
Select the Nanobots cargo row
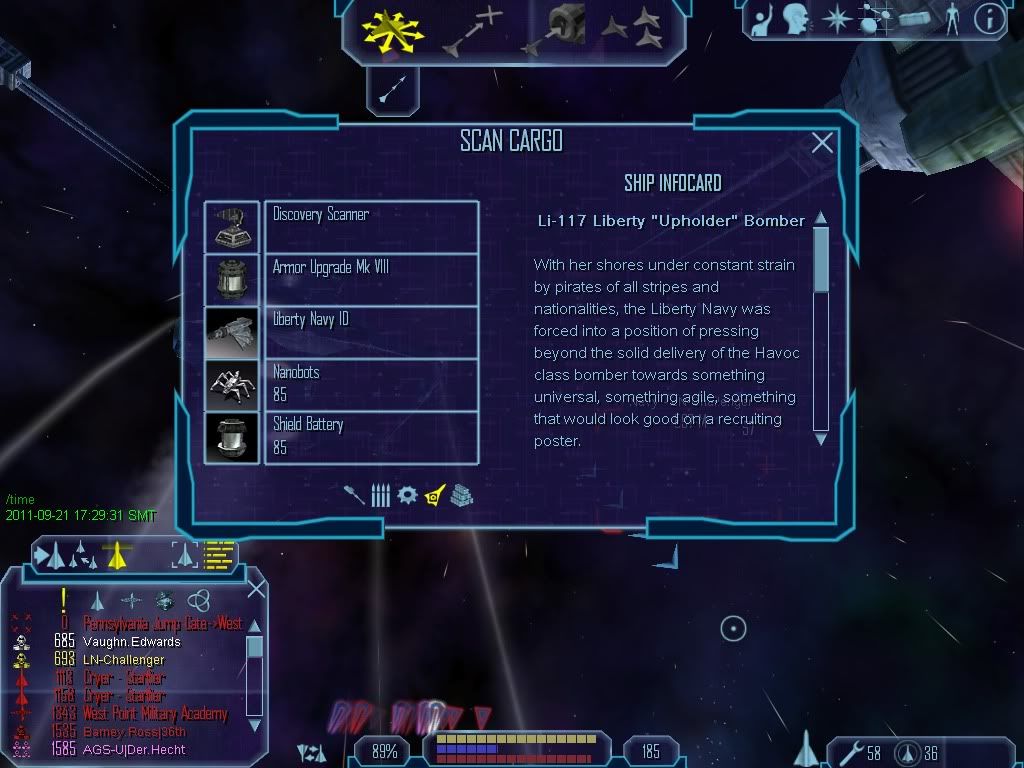point(370,384)
